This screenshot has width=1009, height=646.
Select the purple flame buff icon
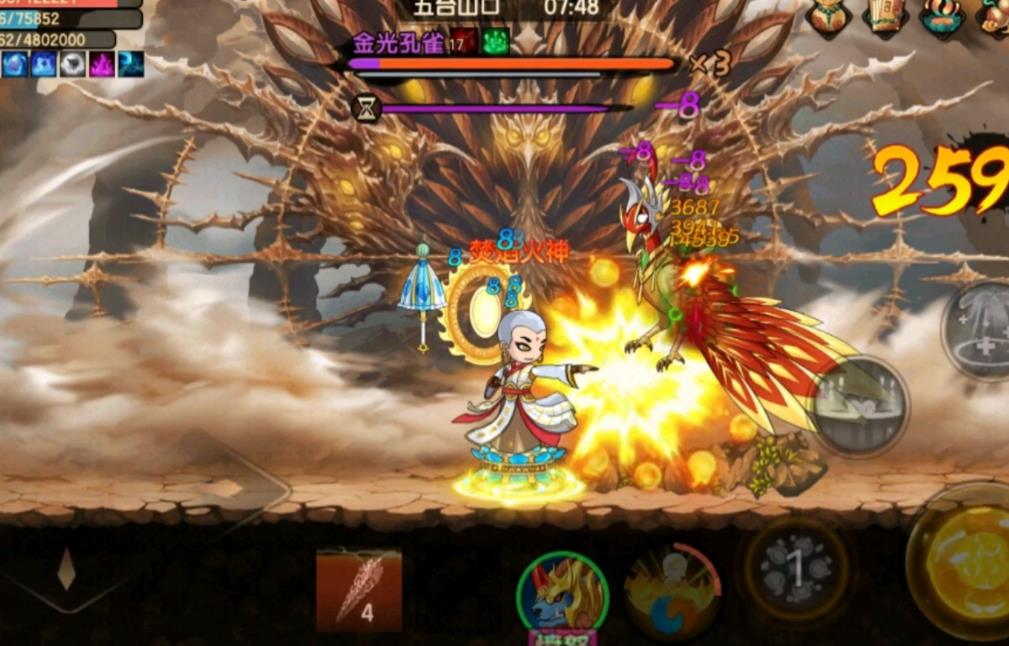tap(102, 65)
